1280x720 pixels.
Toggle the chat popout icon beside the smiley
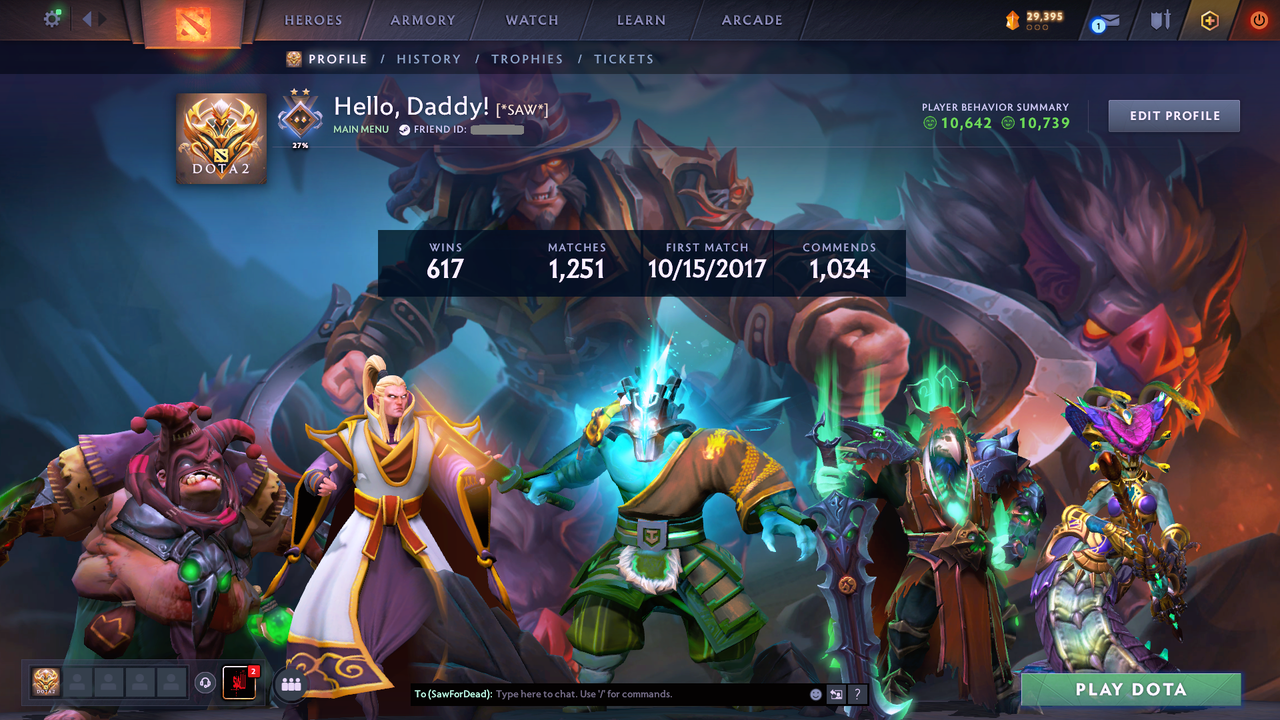pos(837,693)
